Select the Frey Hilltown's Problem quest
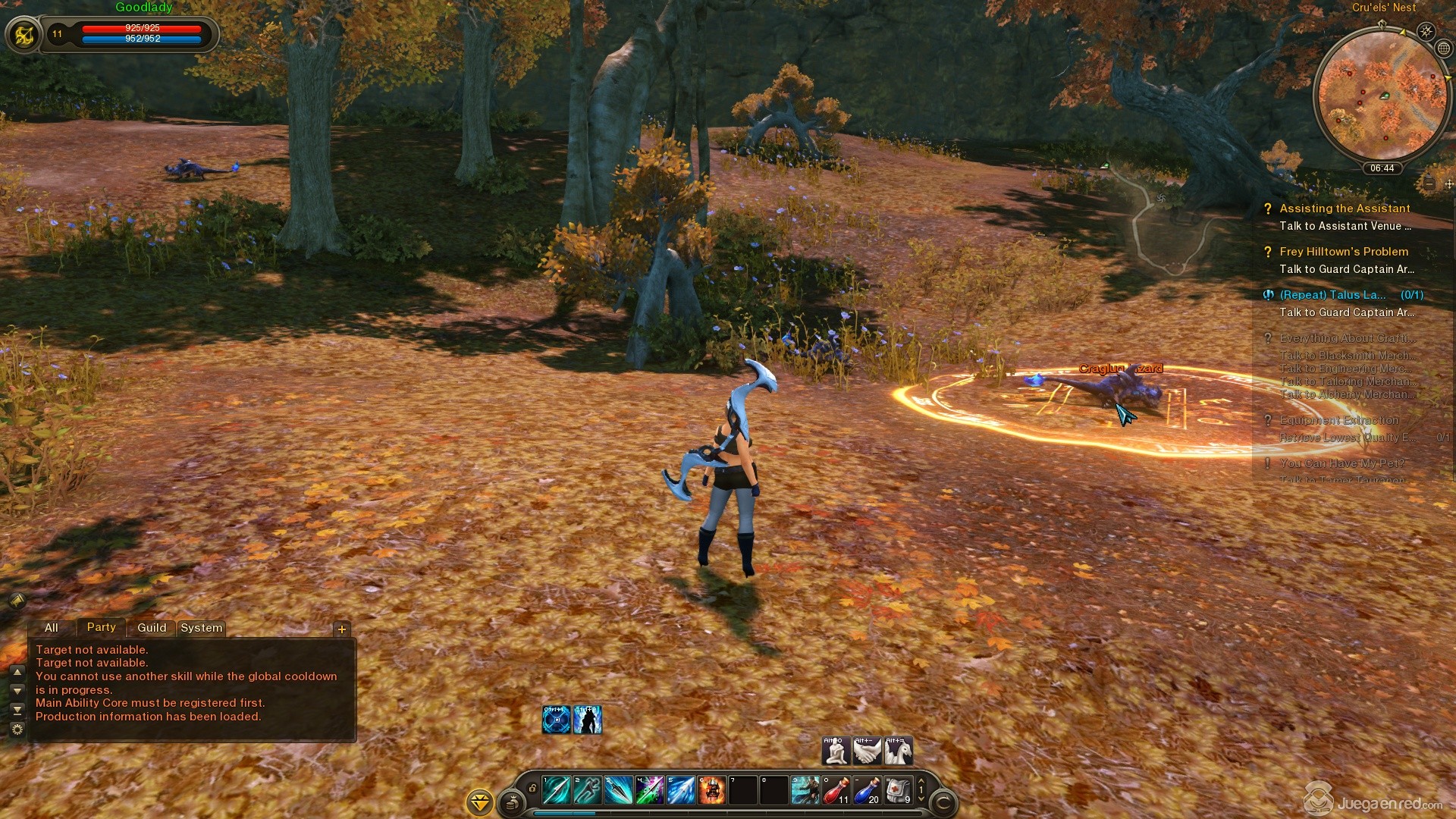This screenshot has width=1456, height=819. [1344, 252]
